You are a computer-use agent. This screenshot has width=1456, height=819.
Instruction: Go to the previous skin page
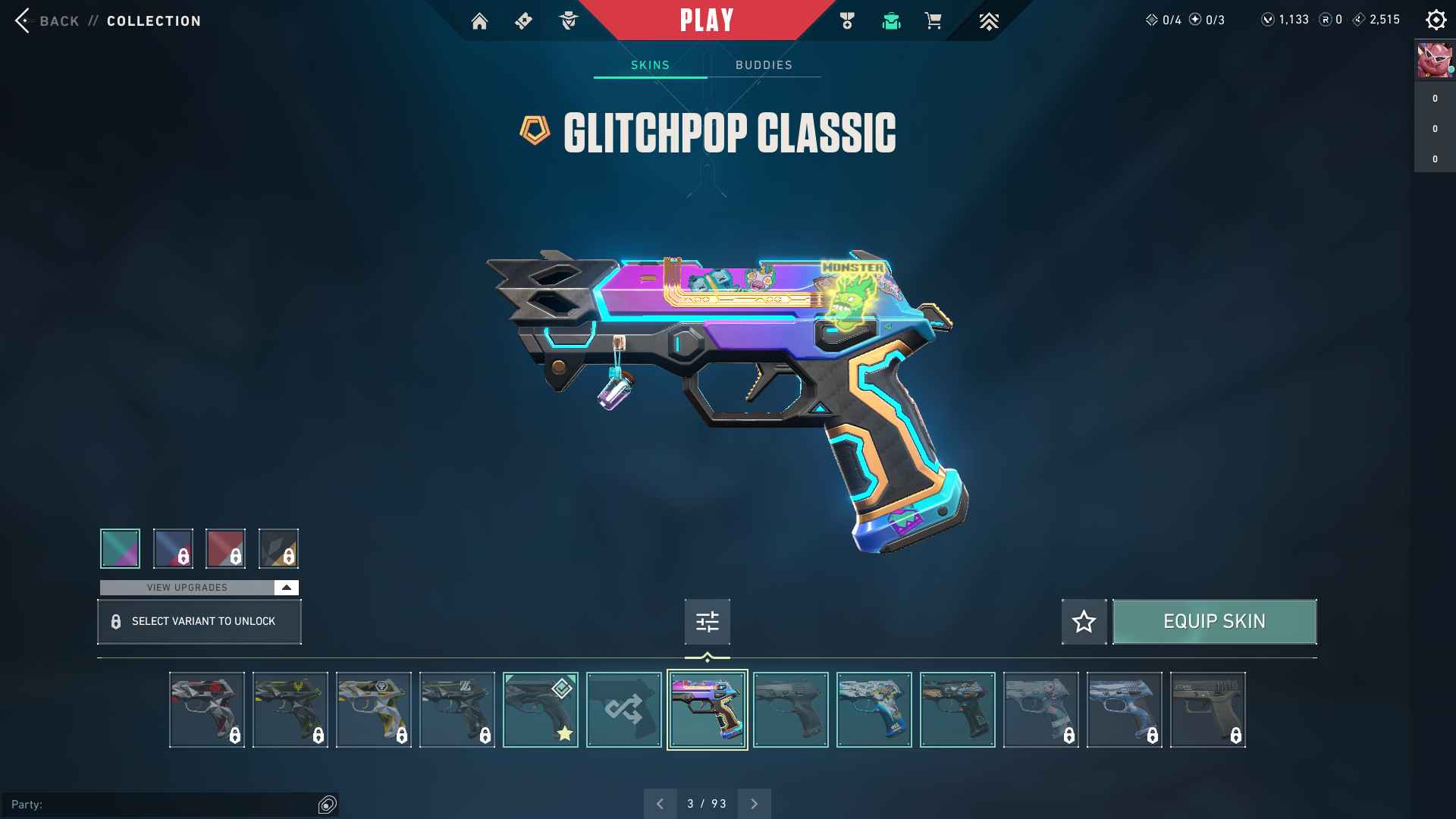pyautogui.click(x=660, y=804)
